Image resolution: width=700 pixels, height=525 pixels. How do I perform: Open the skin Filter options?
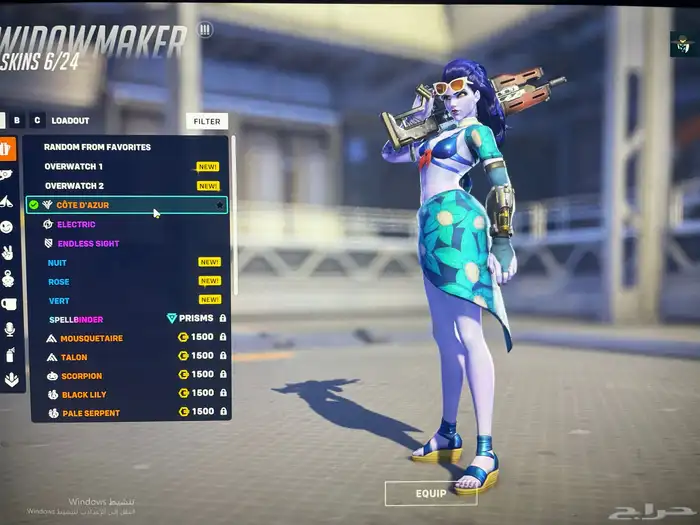click(x=207, y=121)
